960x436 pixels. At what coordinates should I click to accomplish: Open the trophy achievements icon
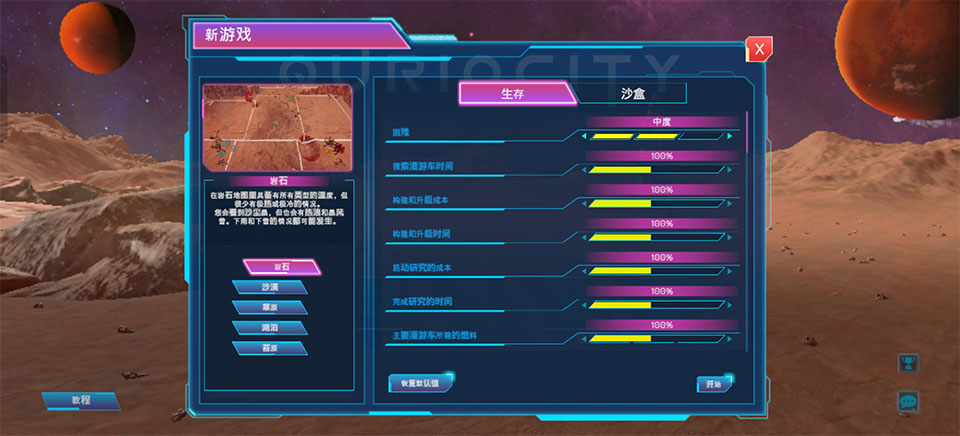coord(909,364)
